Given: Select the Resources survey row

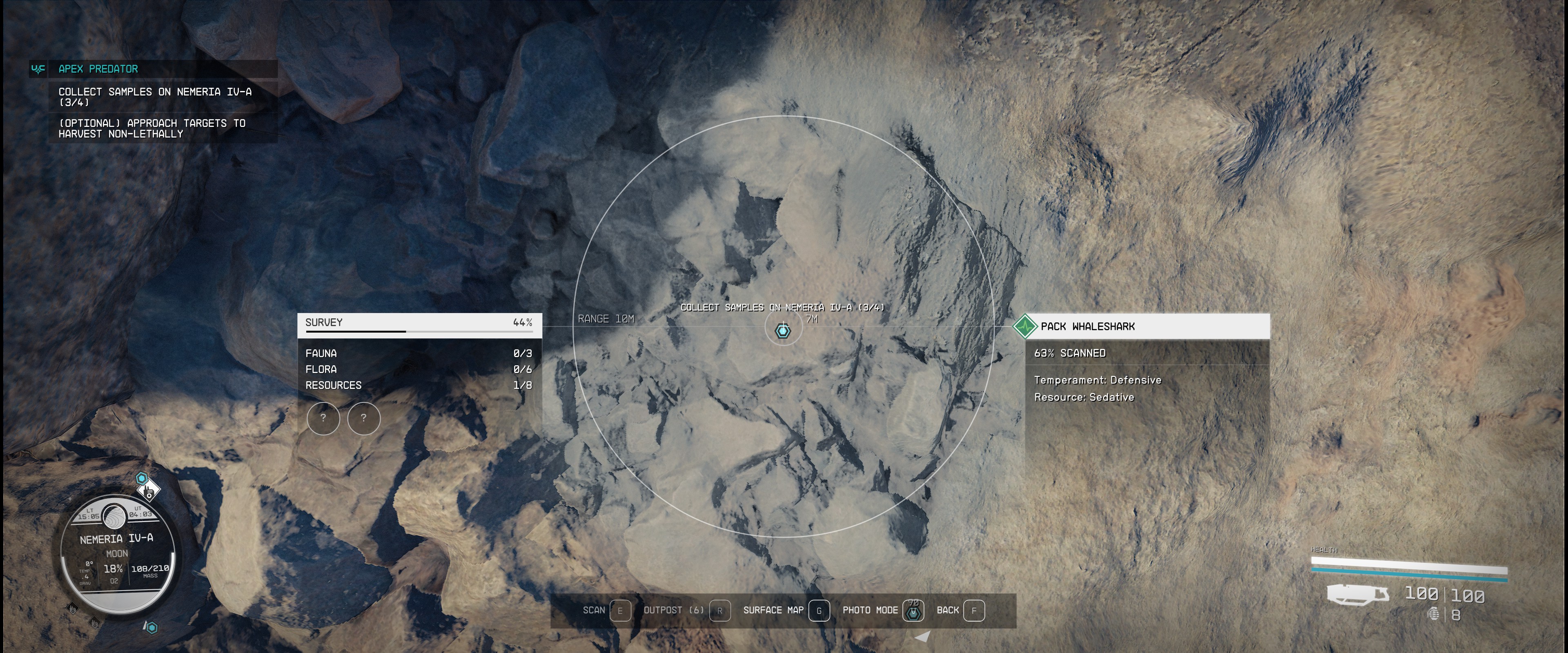Looking at the screenshot, I should 419,385.
